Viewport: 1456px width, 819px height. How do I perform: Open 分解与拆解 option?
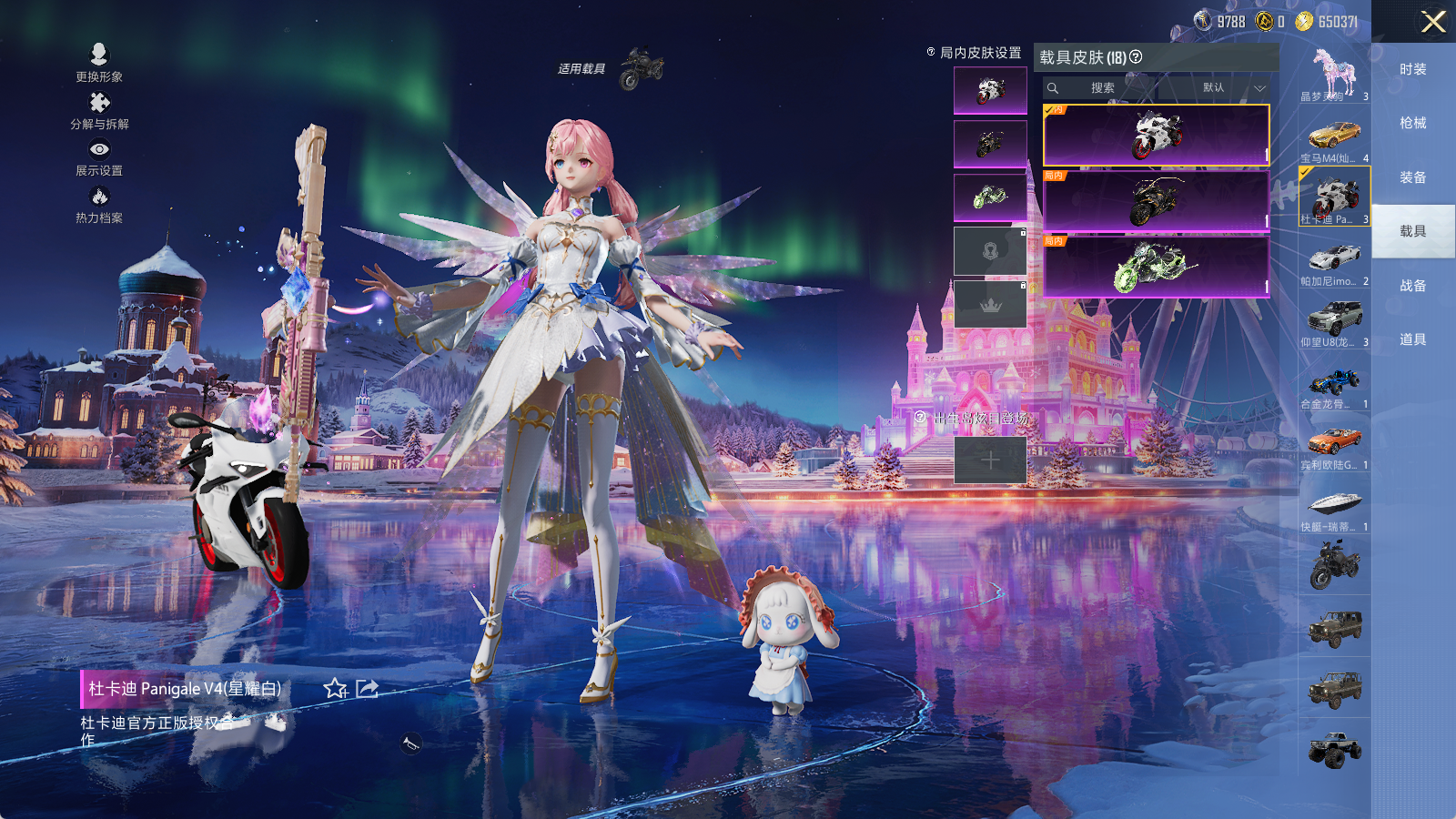[x=99, y=110]
